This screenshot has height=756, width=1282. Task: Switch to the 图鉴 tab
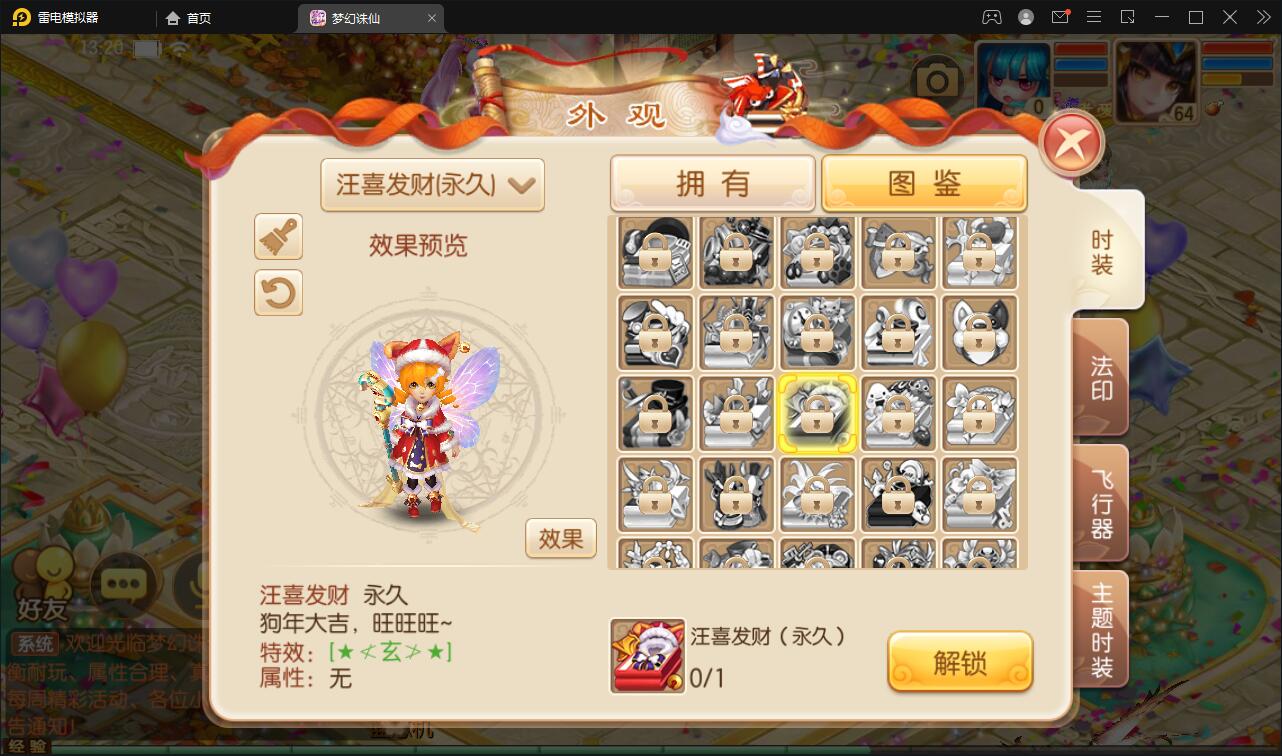pos(924,182)
